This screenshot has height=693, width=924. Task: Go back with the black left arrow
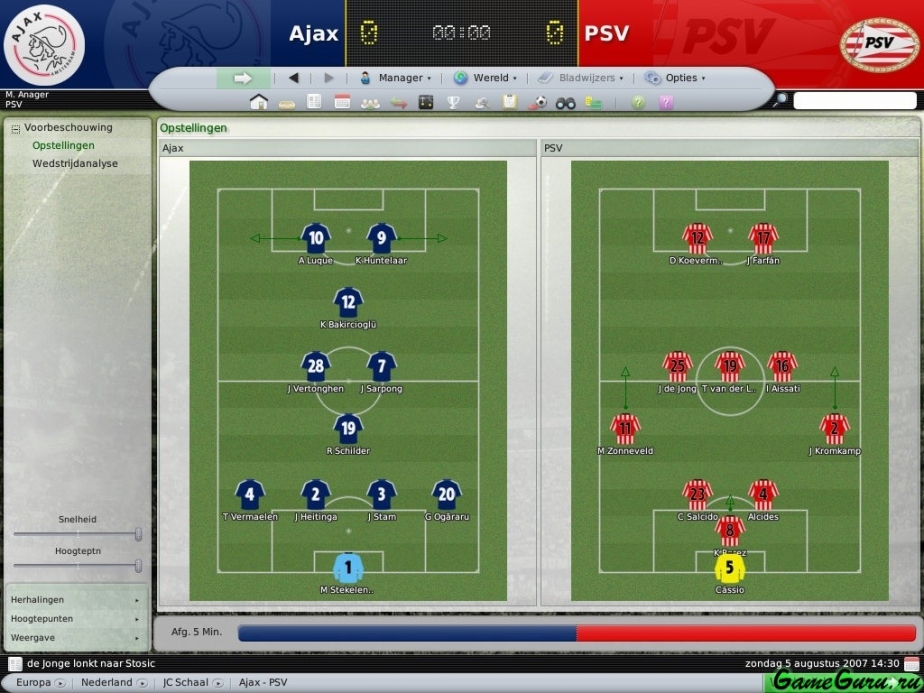click(294, 78)
